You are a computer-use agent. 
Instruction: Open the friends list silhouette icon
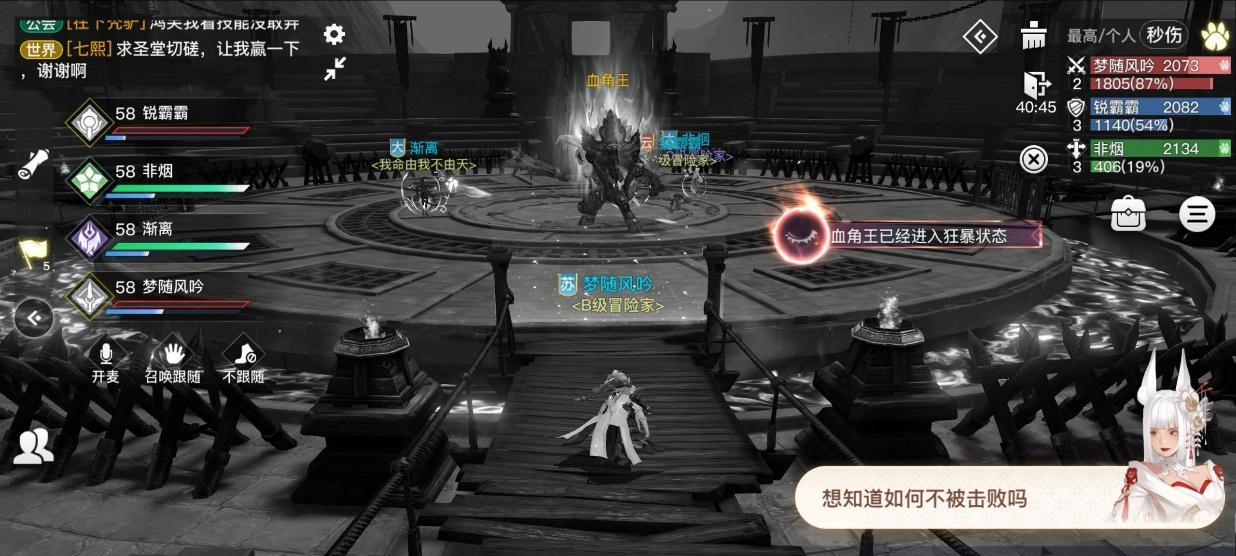(x=34, y=446)
